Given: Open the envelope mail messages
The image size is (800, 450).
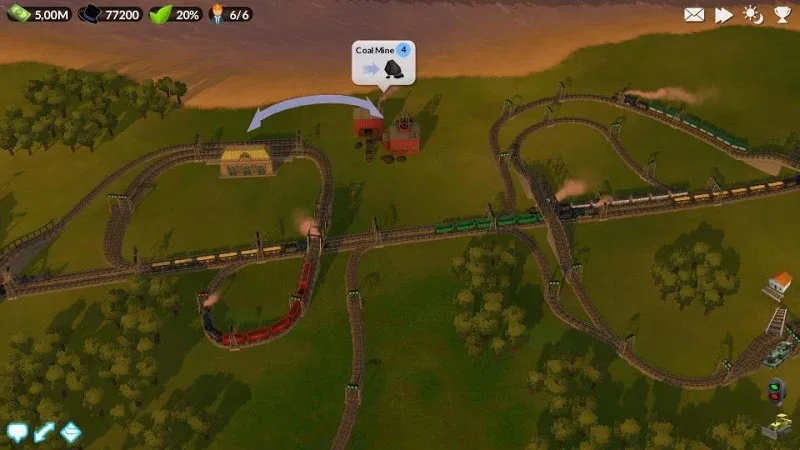Looking at the screenshot, I should click(694, 14).
